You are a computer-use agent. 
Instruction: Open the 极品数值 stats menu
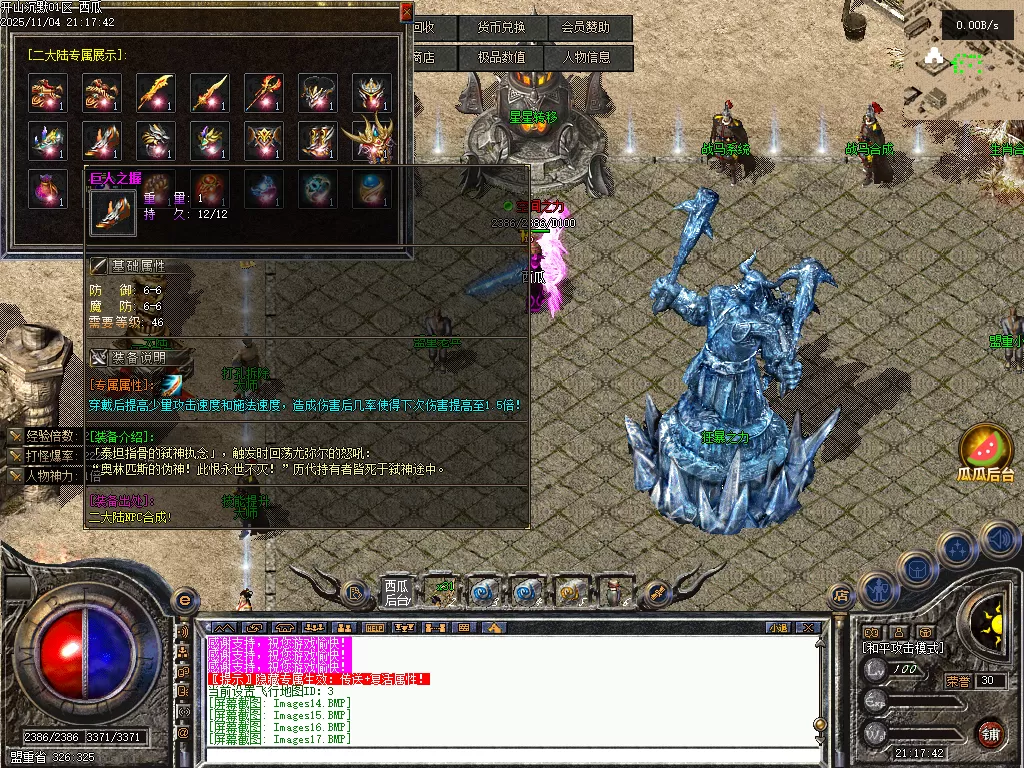(502, 58)
